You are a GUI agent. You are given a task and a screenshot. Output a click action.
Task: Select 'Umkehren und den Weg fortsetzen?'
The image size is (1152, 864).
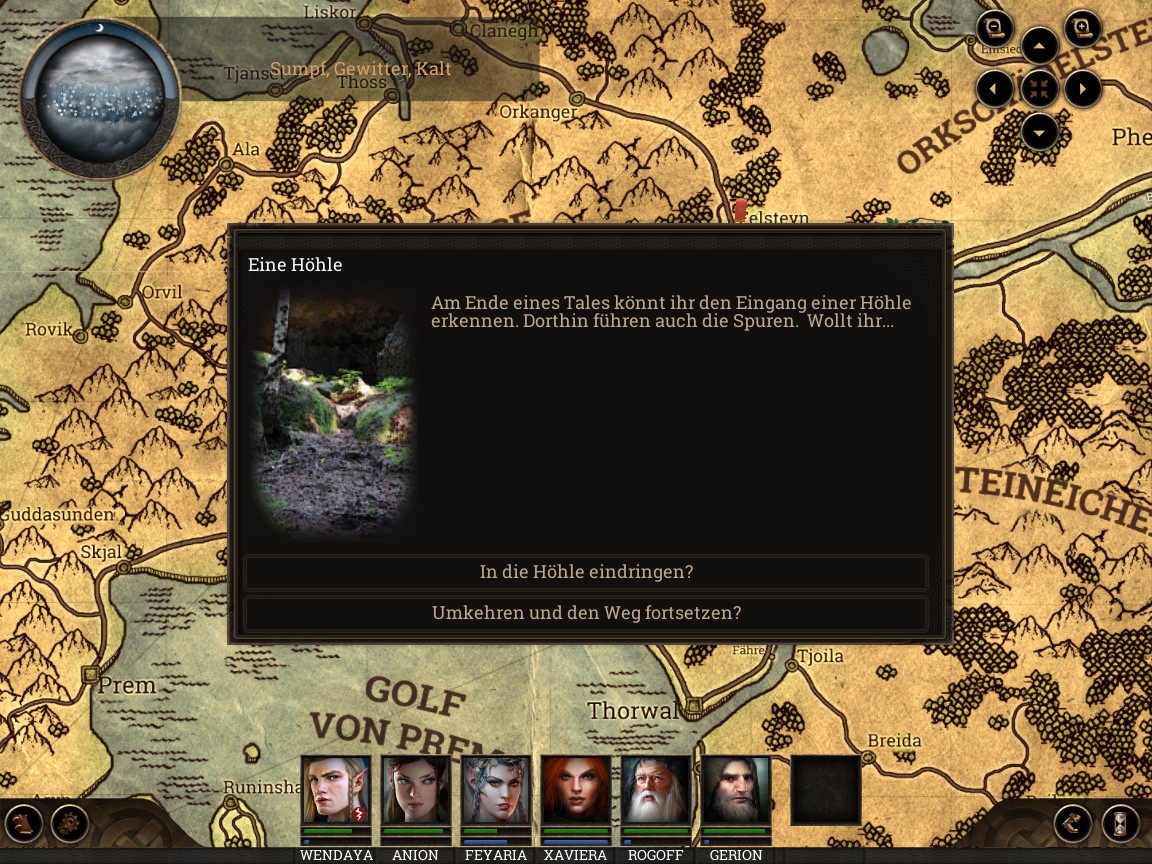586,613
